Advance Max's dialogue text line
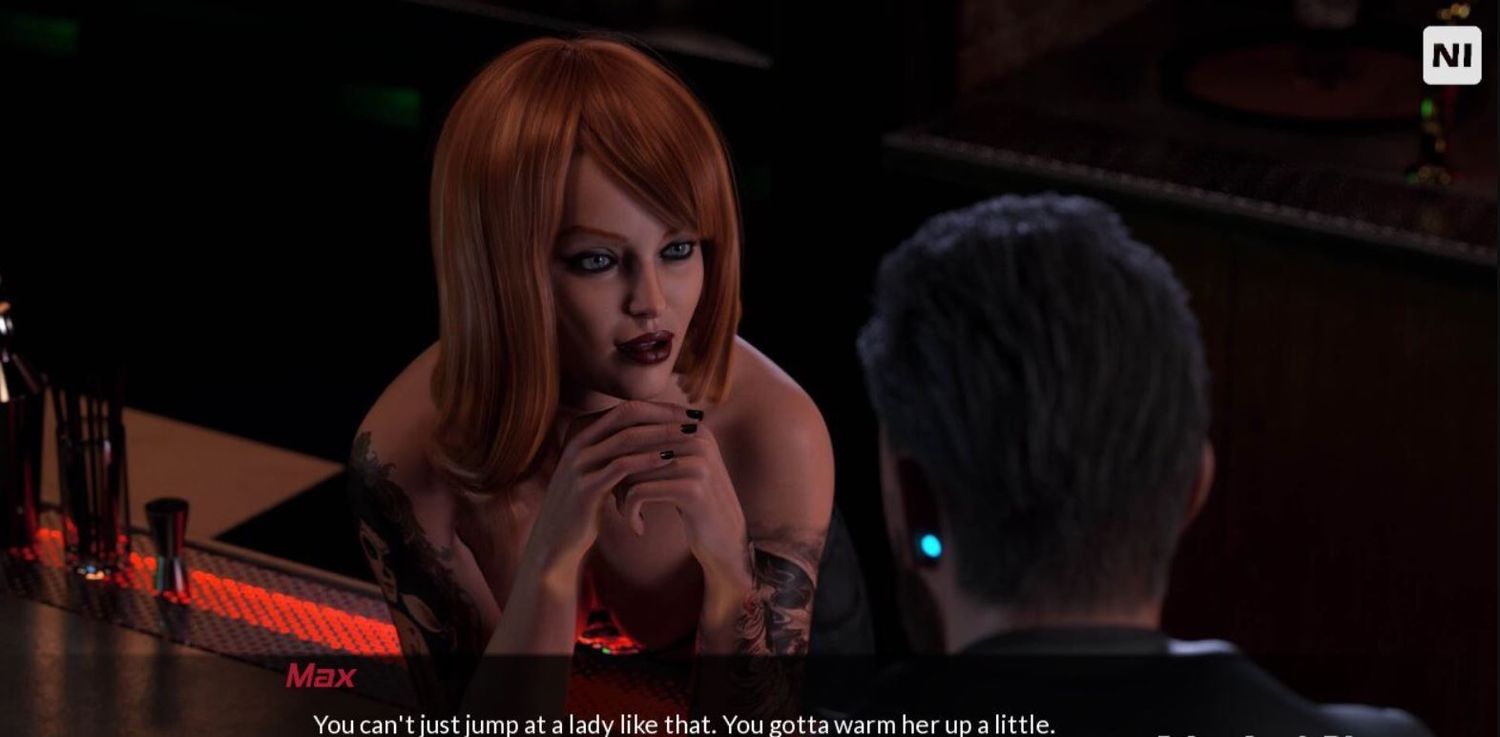1500x737 pixels. coord(684,723)
